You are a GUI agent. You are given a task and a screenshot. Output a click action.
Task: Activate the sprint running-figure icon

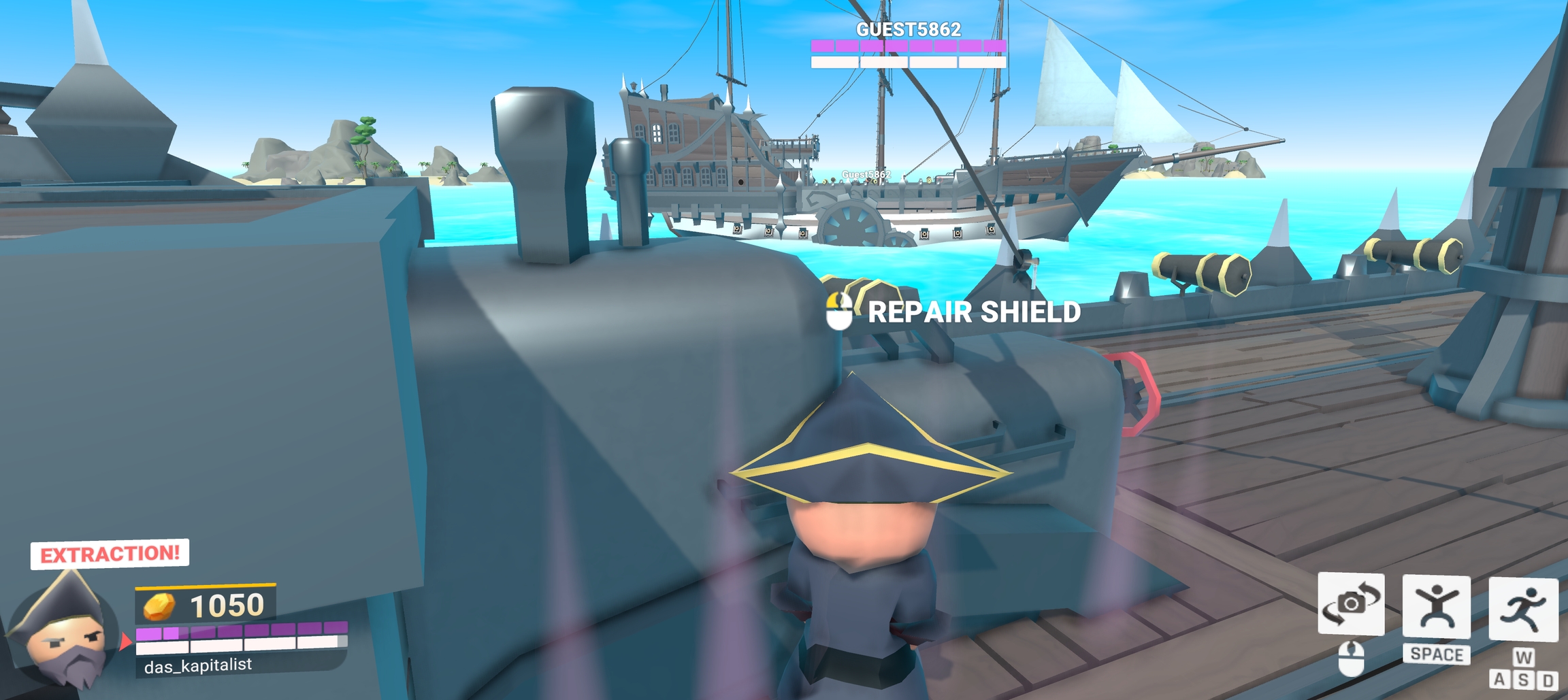coord(1523,609)
